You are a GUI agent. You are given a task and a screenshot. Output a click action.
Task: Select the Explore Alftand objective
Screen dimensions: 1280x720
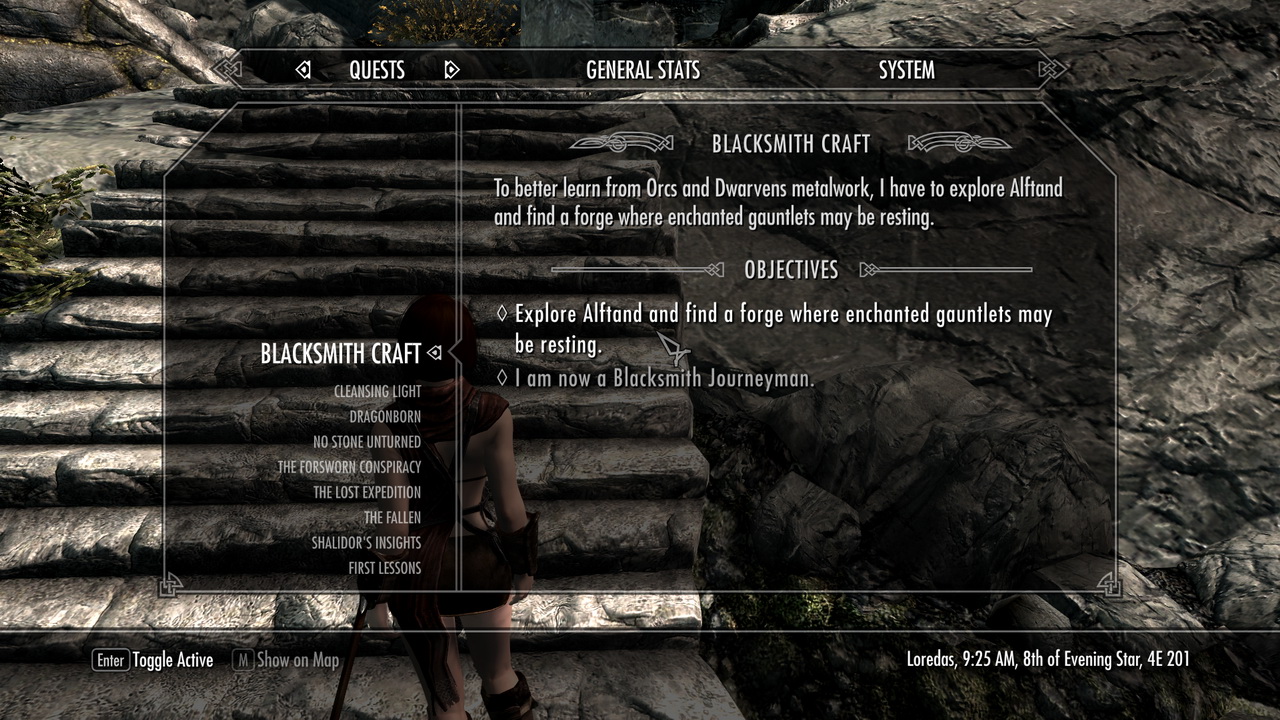[x=782, y=329]
